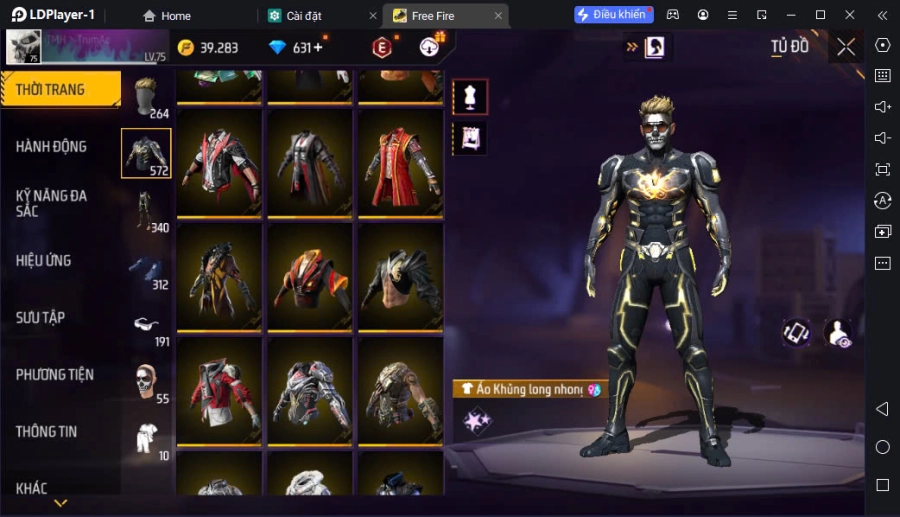Open the shoes subcategory showing 312
Viewport: 900px width, 517px height.
(x=147, y=269)
